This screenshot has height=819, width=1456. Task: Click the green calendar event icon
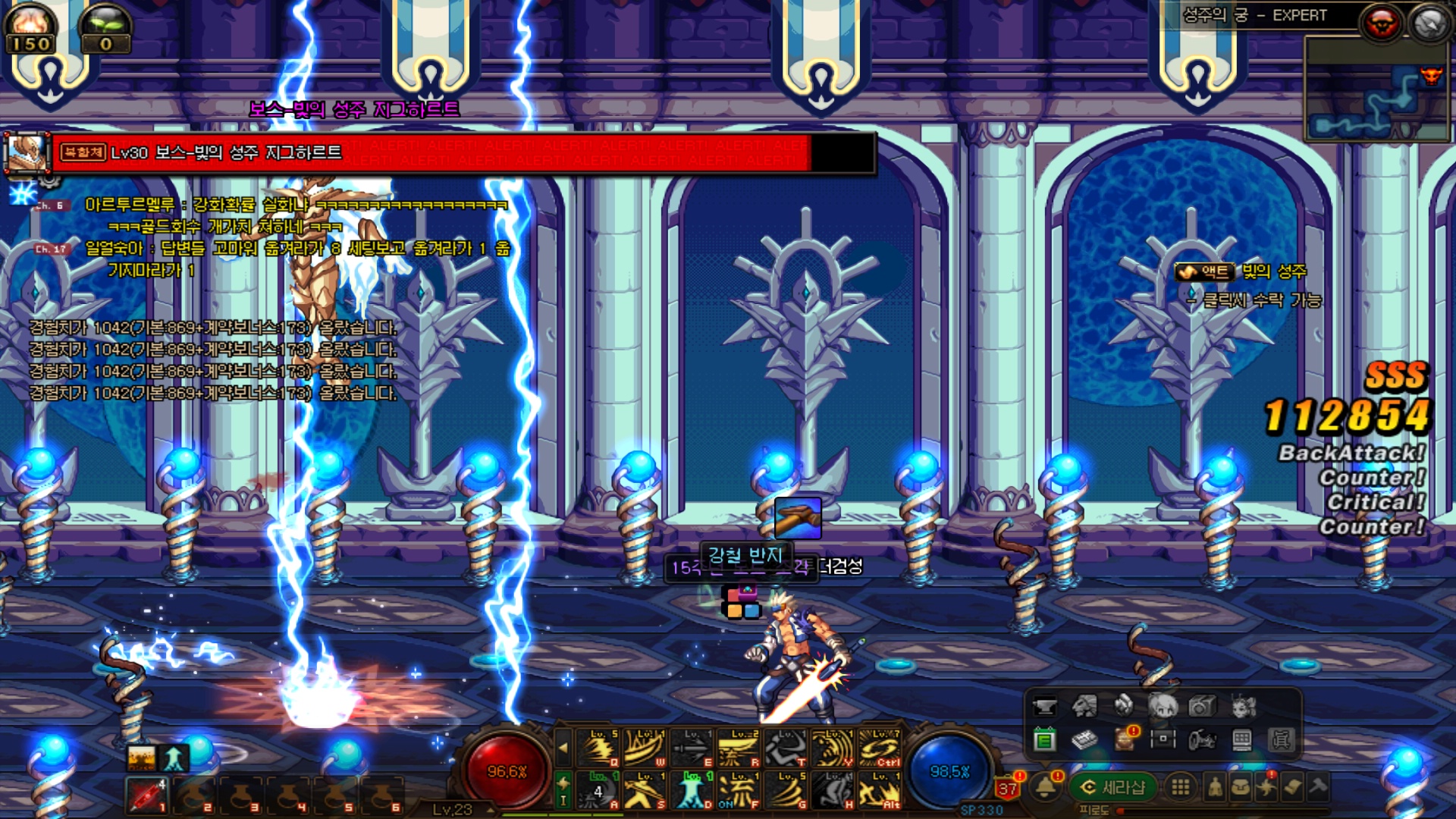tap(1044, 739)
